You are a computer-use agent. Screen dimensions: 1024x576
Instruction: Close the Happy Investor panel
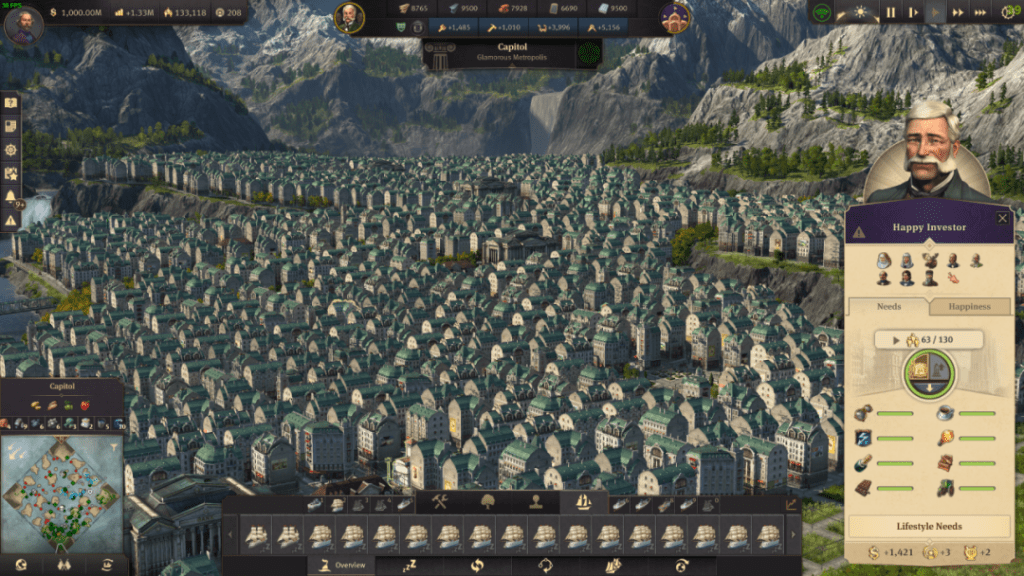click(1003, 218)
